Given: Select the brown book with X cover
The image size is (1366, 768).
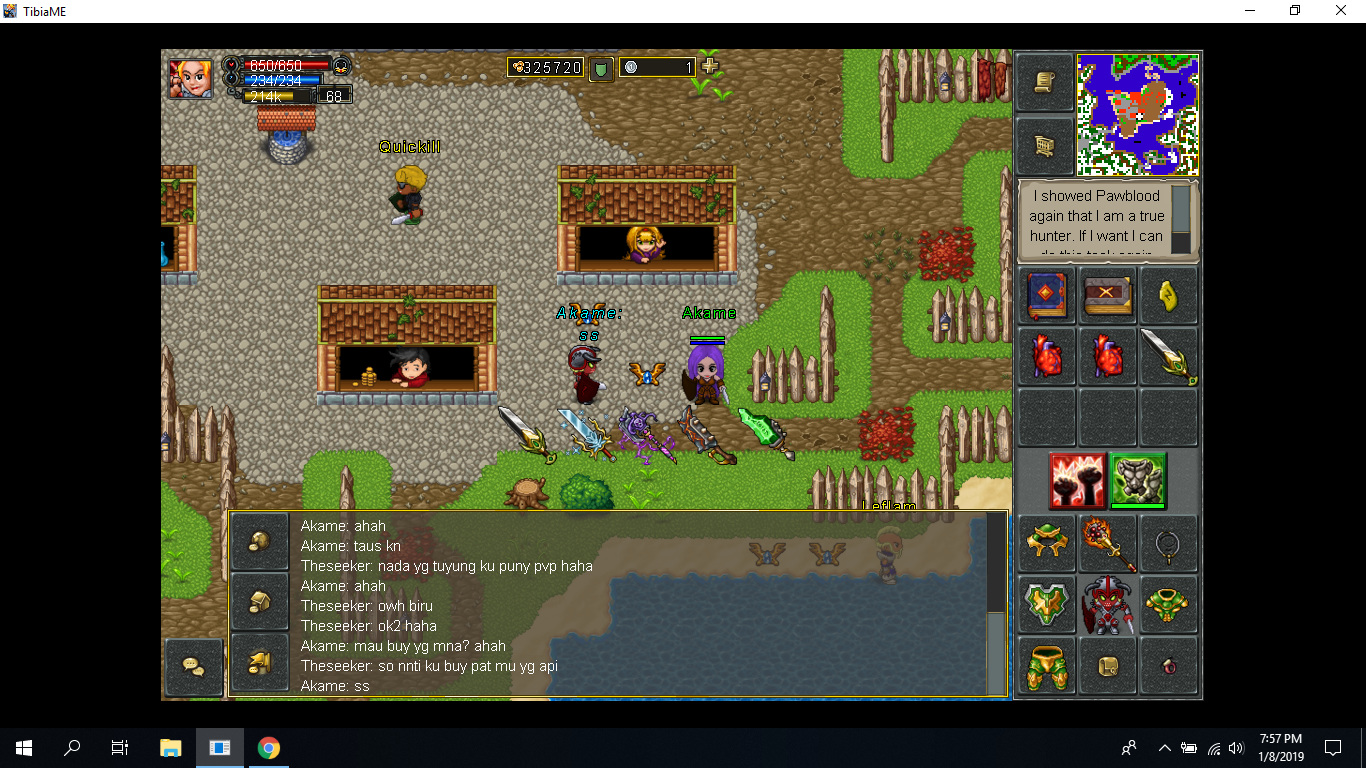Looking at the screenshot, I should pyautogui.click(x=1108, y=295).
